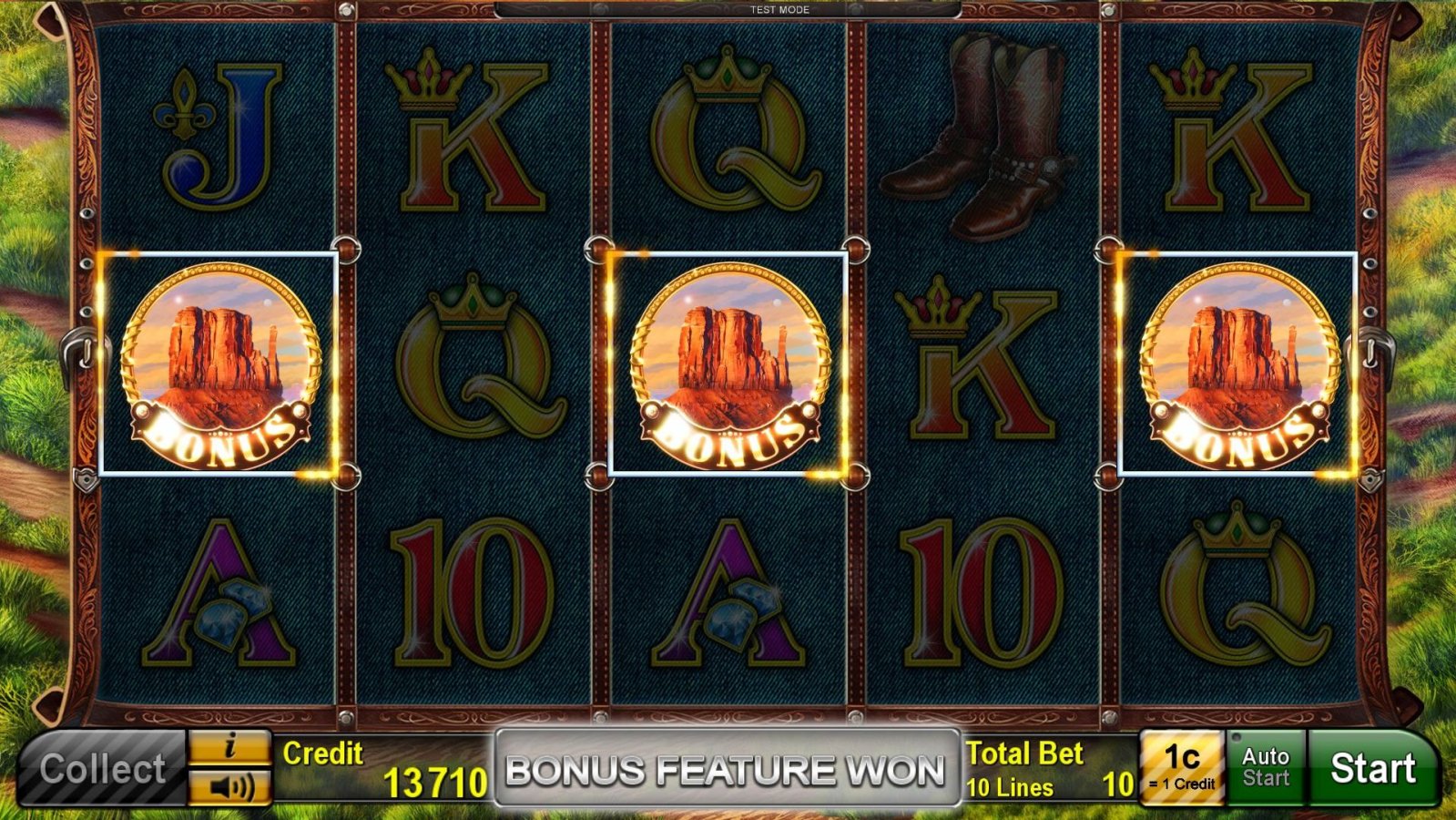Change the 1c coin denomination
This screenshot has width=1456, height=820.
click(1181, 768)
